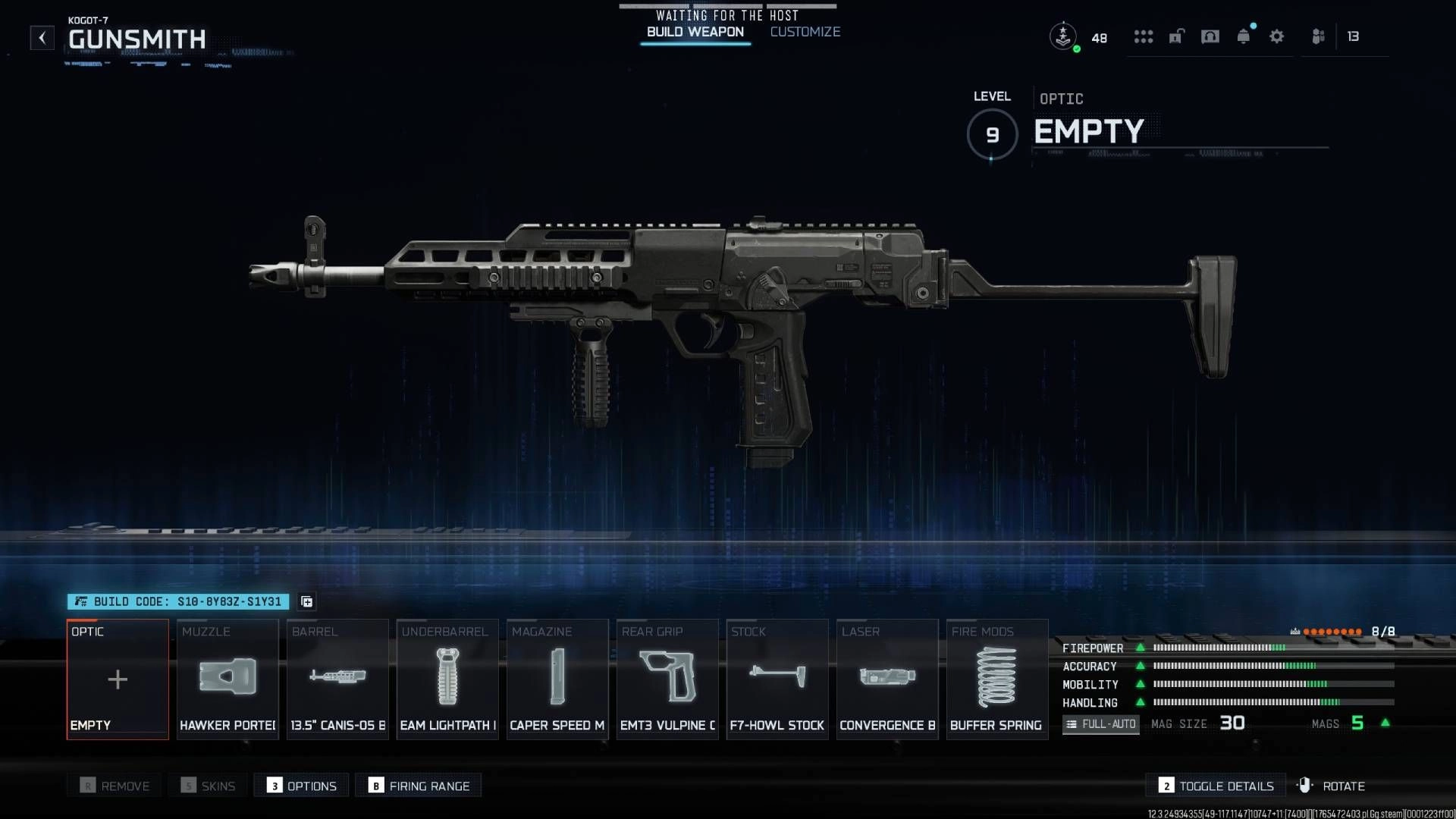Open the Magazine slot with Caper Speed

[x=557, y=679]
